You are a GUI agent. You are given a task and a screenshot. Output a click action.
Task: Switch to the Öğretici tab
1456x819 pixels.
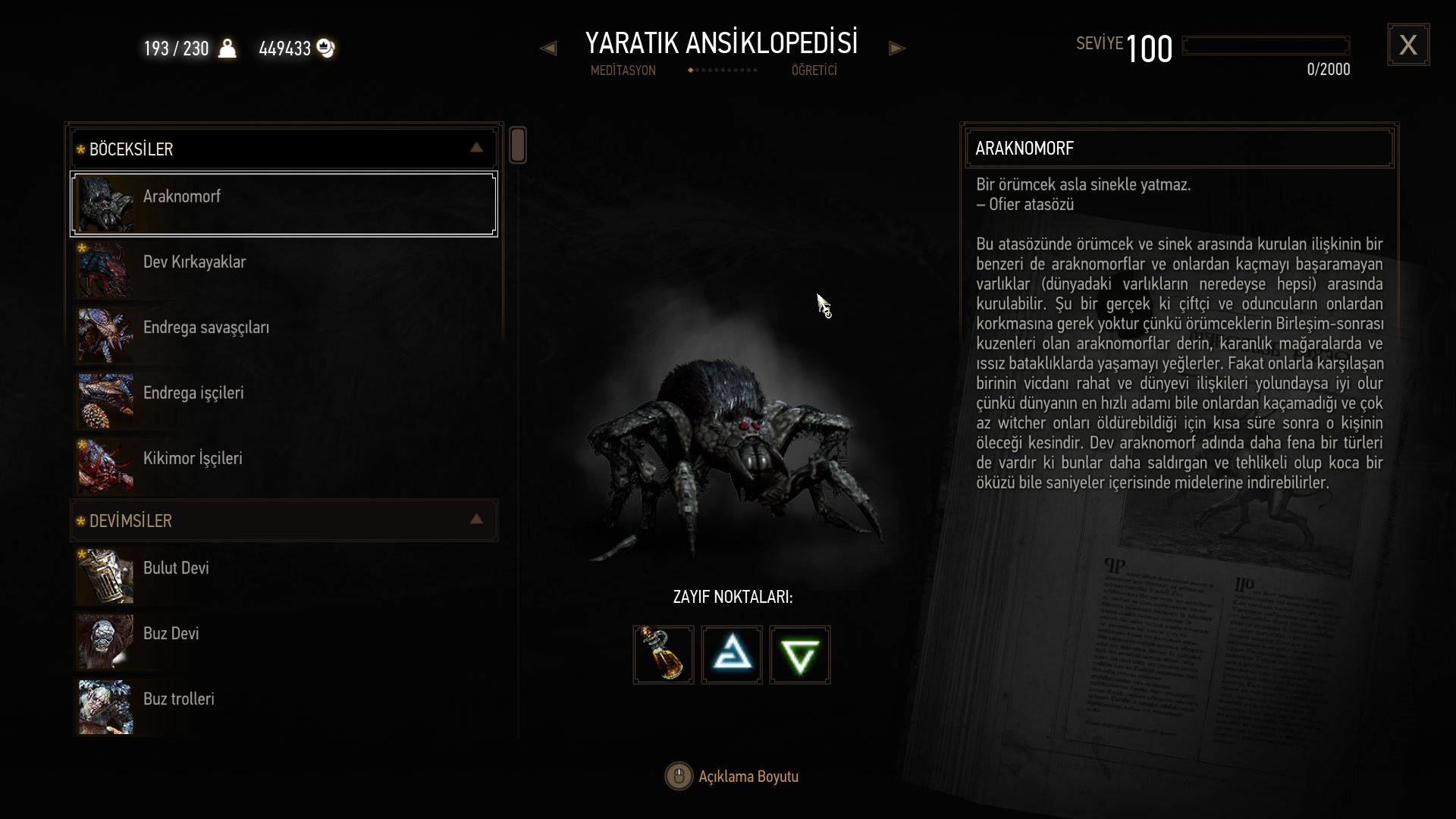tap(814, 71)
